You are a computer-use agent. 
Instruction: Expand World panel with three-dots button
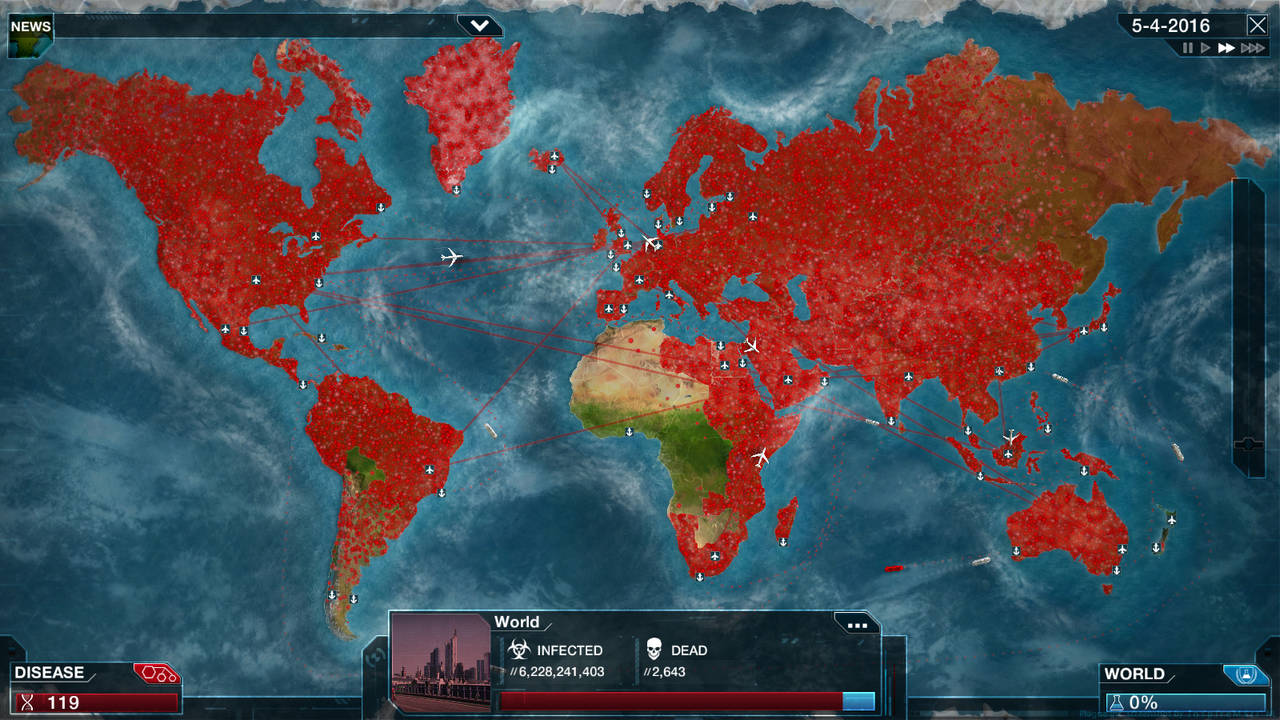click(x=857, y=625)
